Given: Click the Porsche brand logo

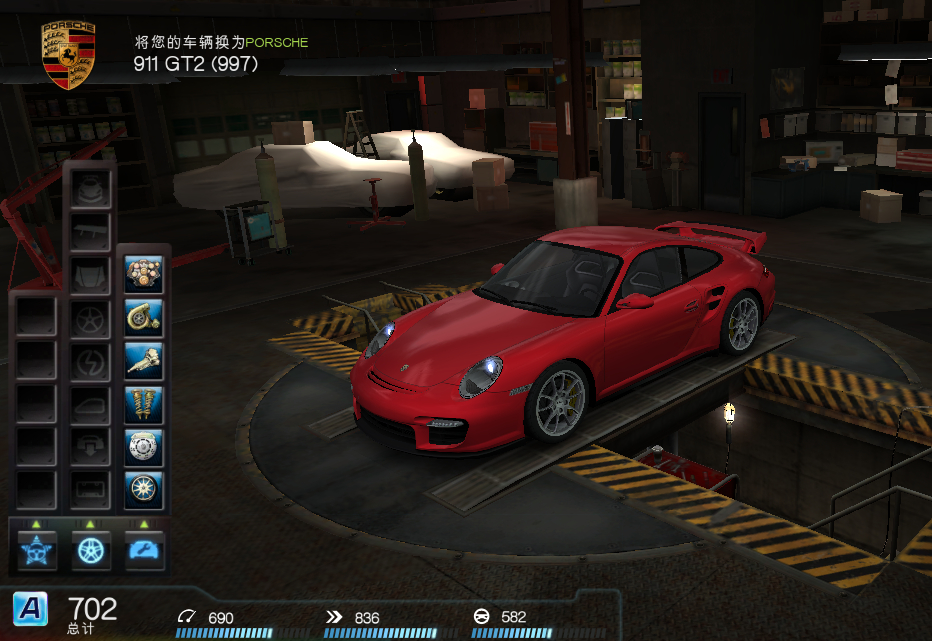Looking at the screenshot, I should click(68, 54).
